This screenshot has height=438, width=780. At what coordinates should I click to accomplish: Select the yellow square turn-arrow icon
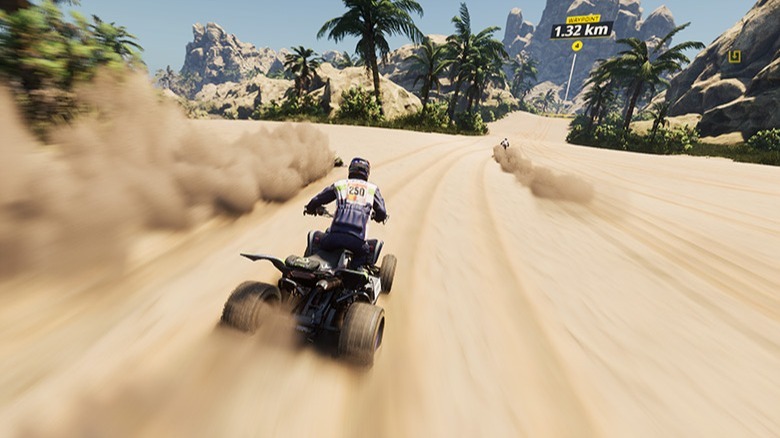click(734, 57)
